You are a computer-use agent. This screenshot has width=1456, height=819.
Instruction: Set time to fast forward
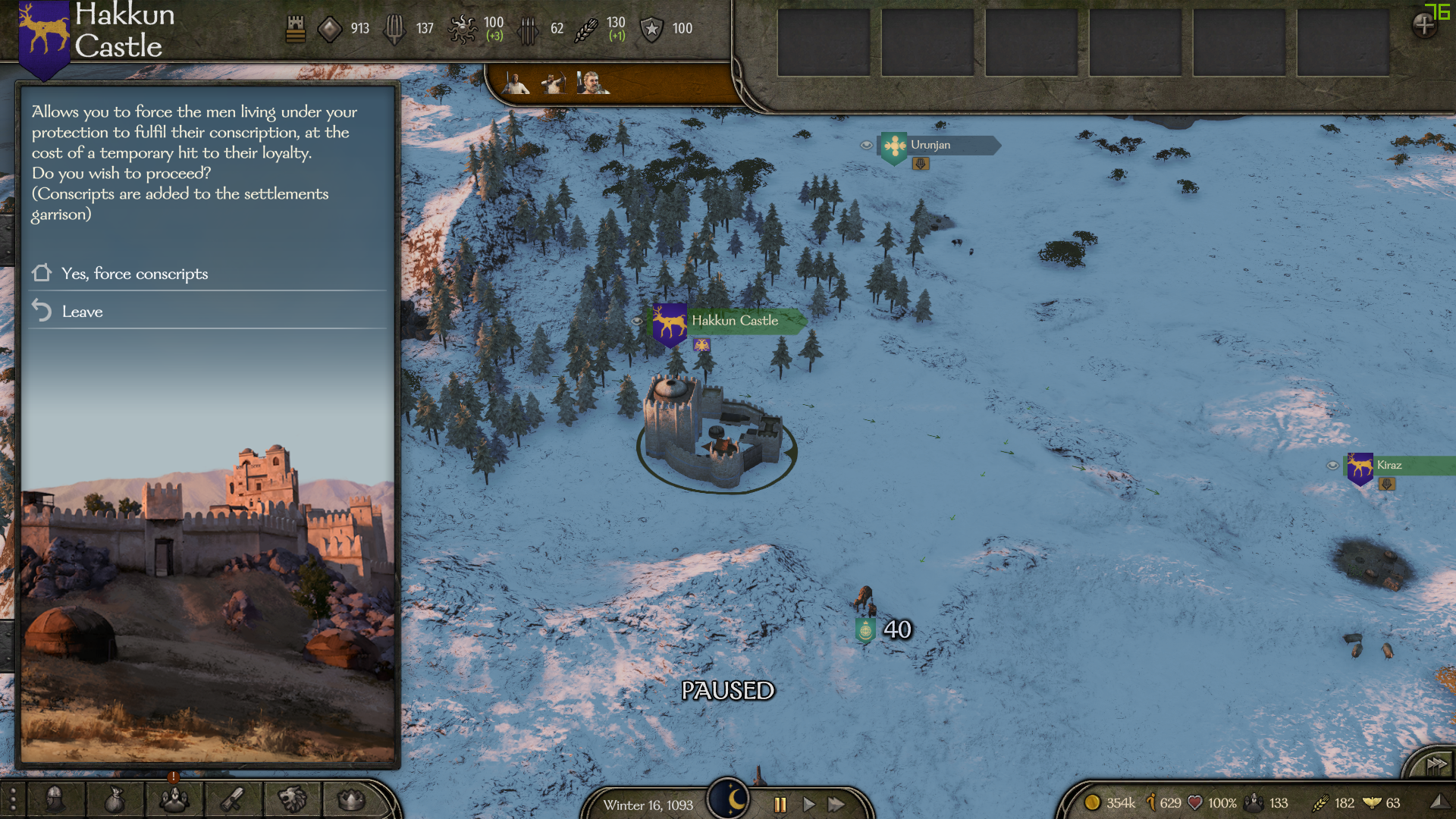(x=836, y=805)
